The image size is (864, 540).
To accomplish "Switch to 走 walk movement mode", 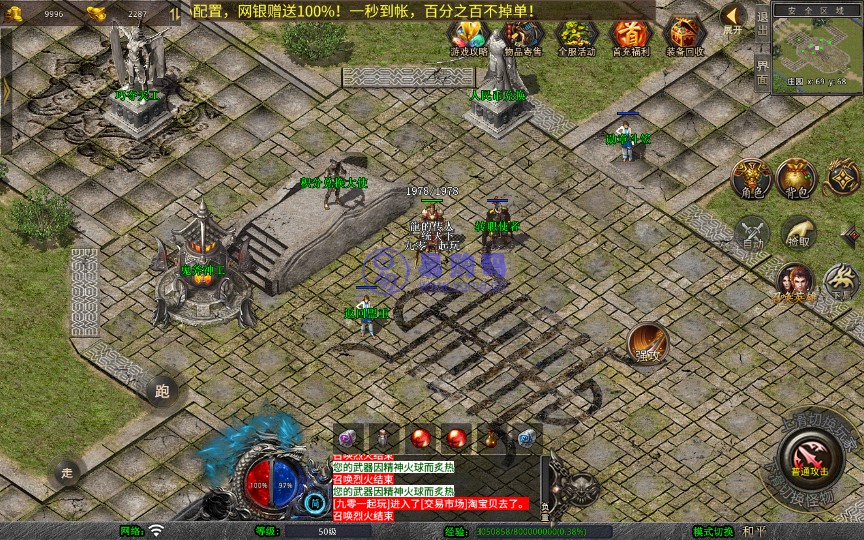I will pos(67,470).
